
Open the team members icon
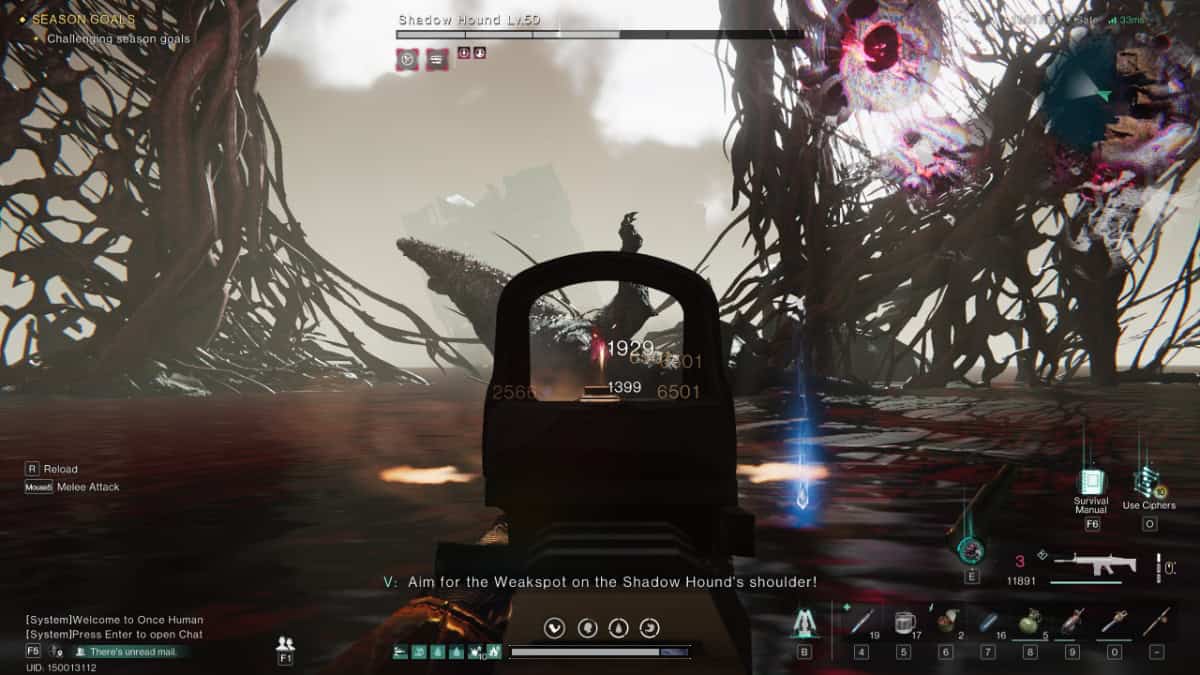pos(285,644)
